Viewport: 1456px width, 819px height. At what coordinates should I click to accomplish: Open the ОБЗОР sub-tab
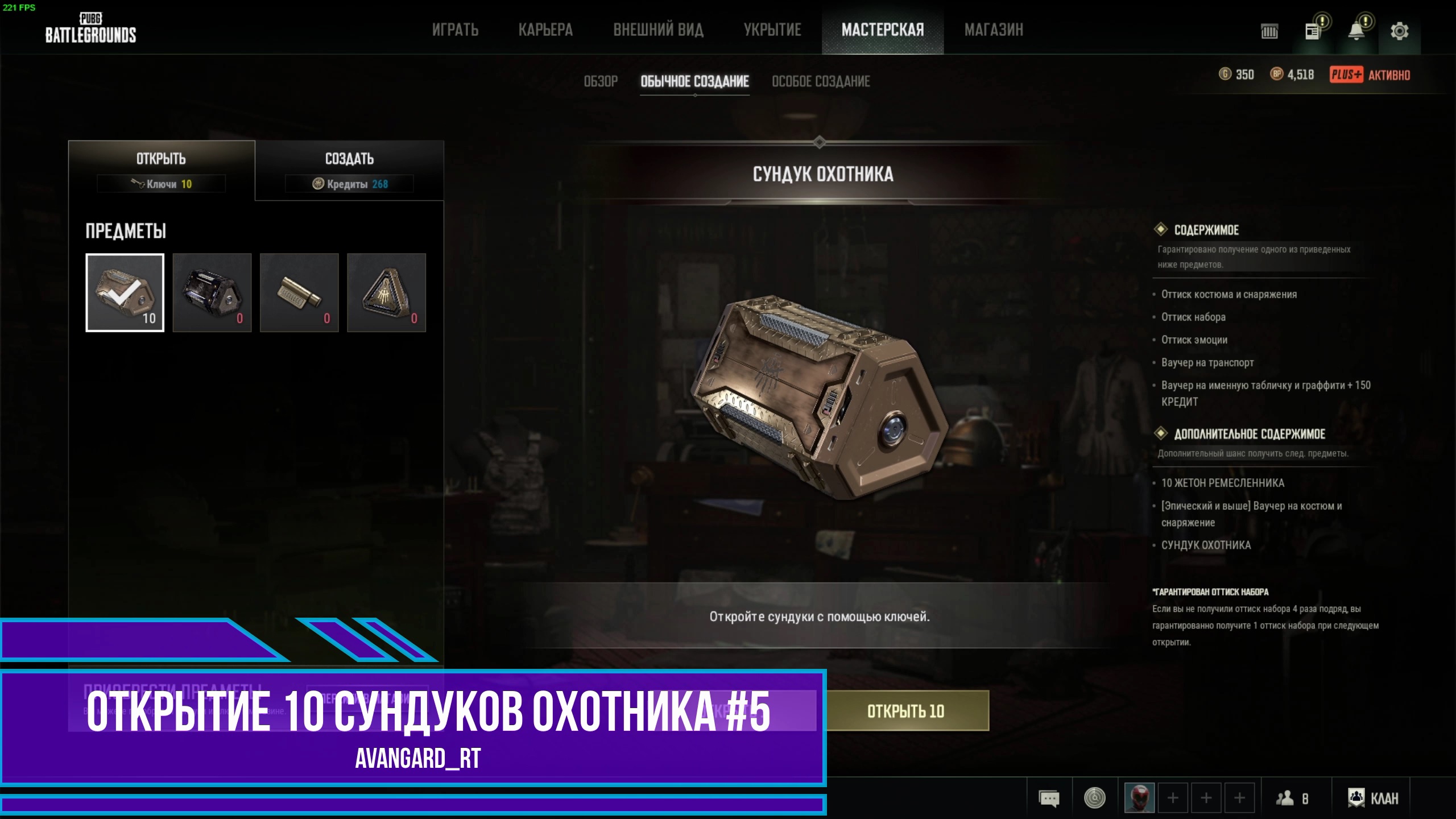click(x=599, y=81)
